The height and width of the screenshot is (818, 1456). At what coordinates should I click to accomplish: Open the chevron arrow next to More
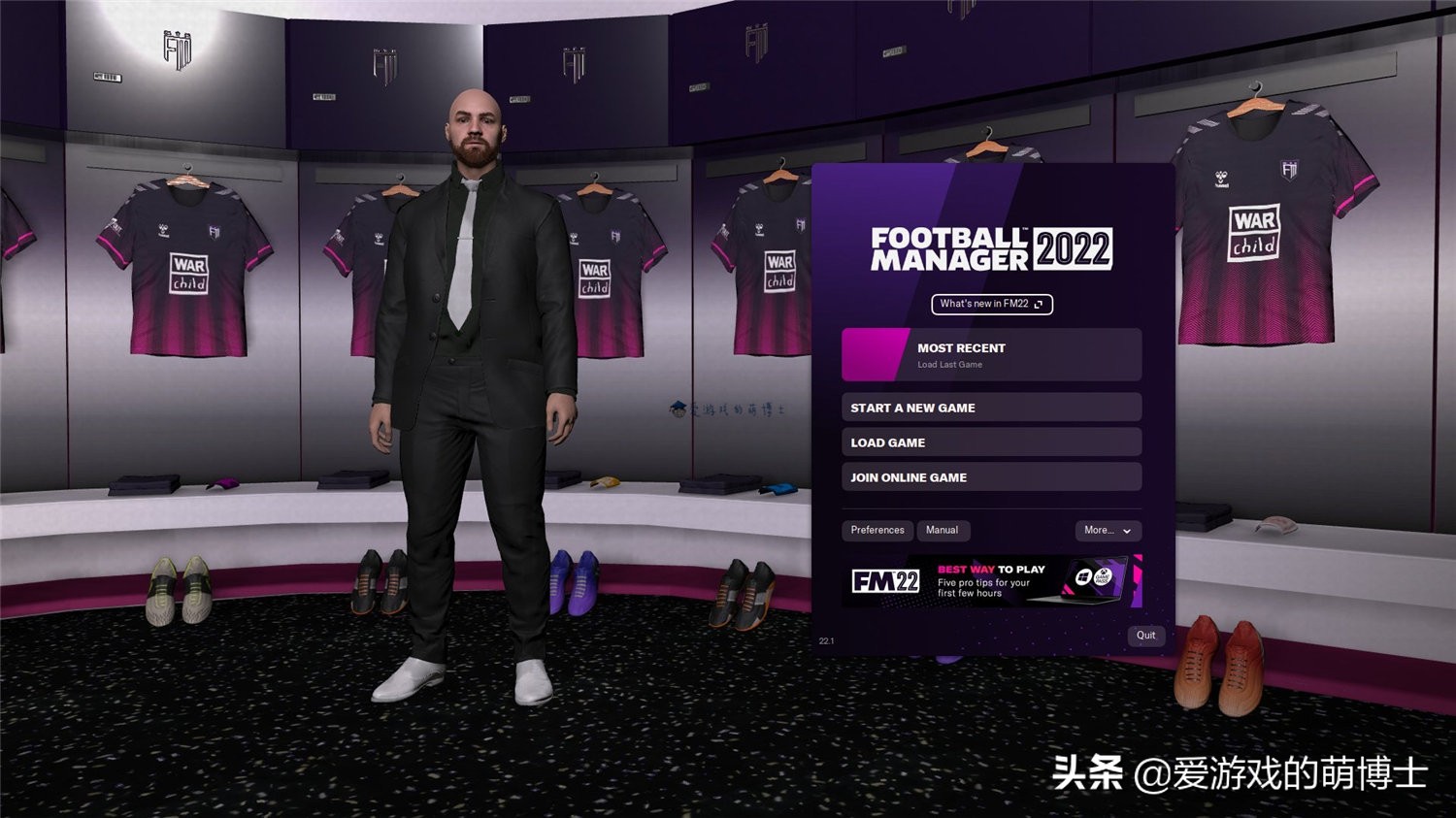point(1129,531)
